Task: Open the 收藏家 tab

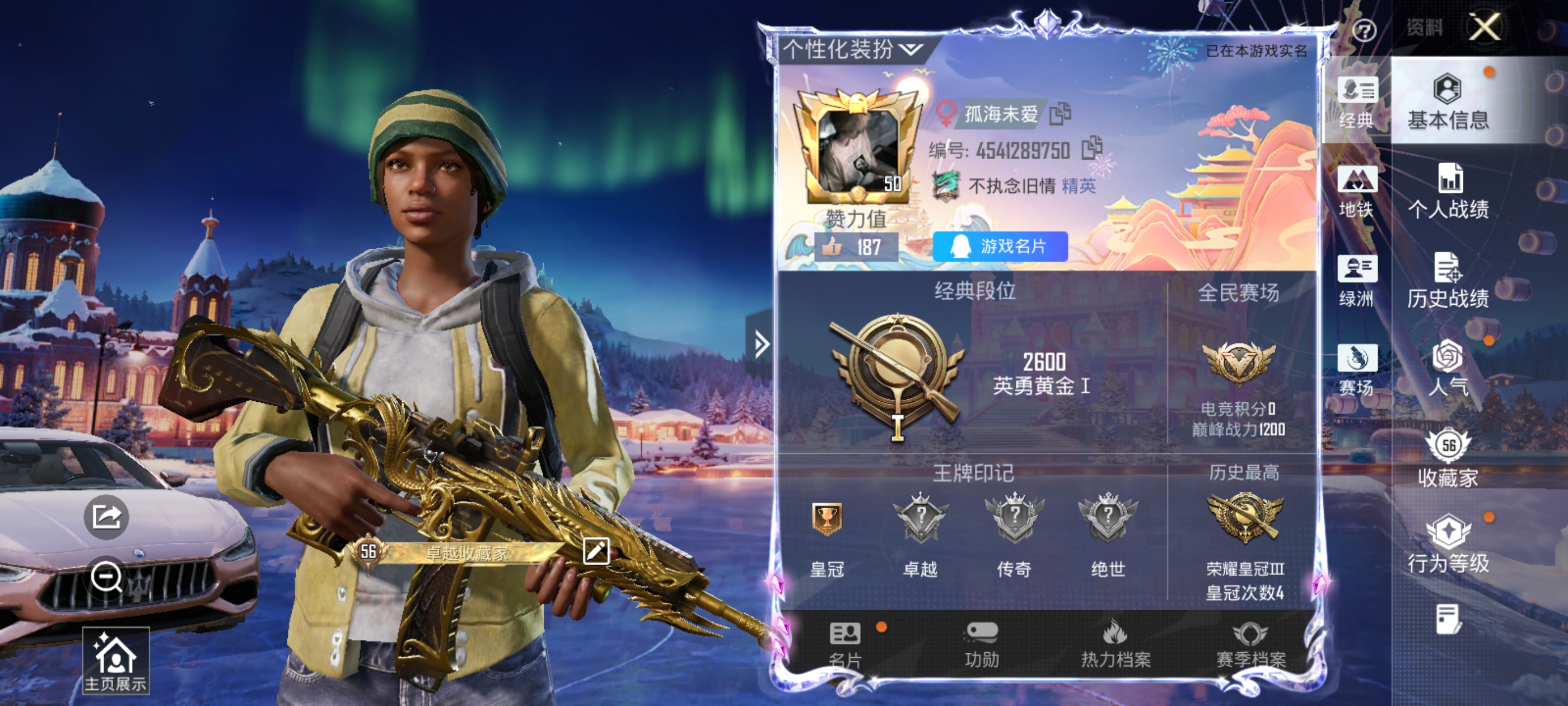Action: tap(1448, 459)
